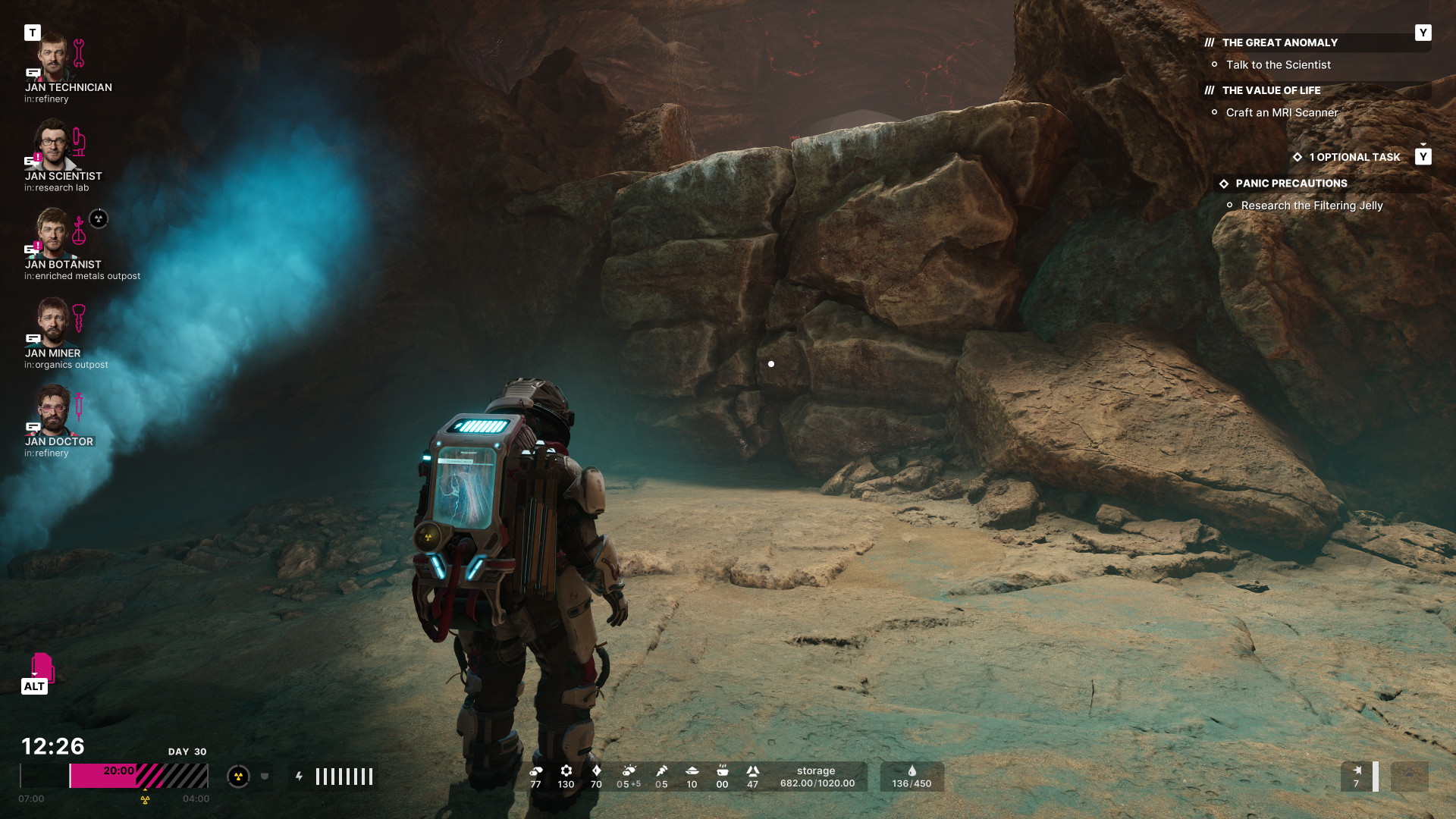The height and width of the screenshot is (819, 1456).
Task: Open The Great Anomaly quest entry
Action: (x=1279, y=42)
